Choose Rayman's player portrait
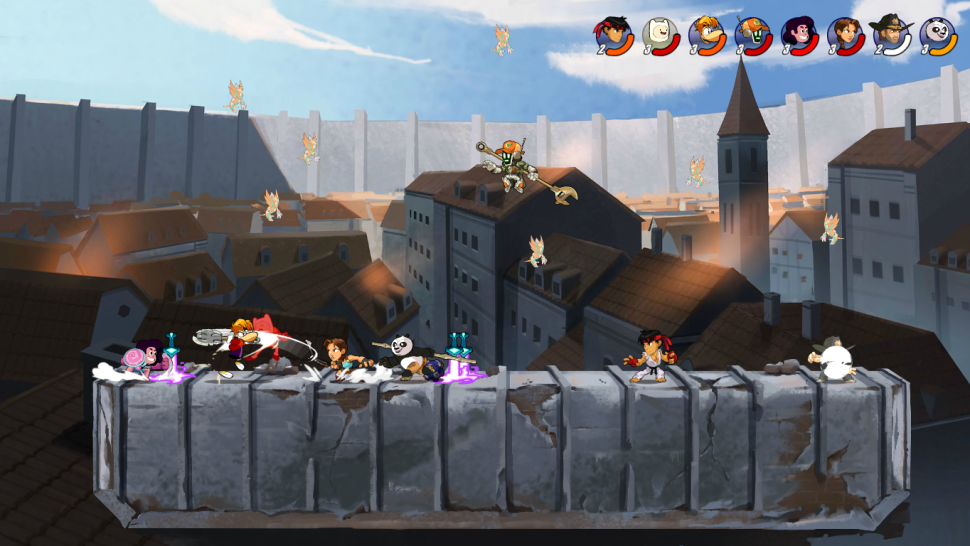970x546 pixels. tap(706, 34)
